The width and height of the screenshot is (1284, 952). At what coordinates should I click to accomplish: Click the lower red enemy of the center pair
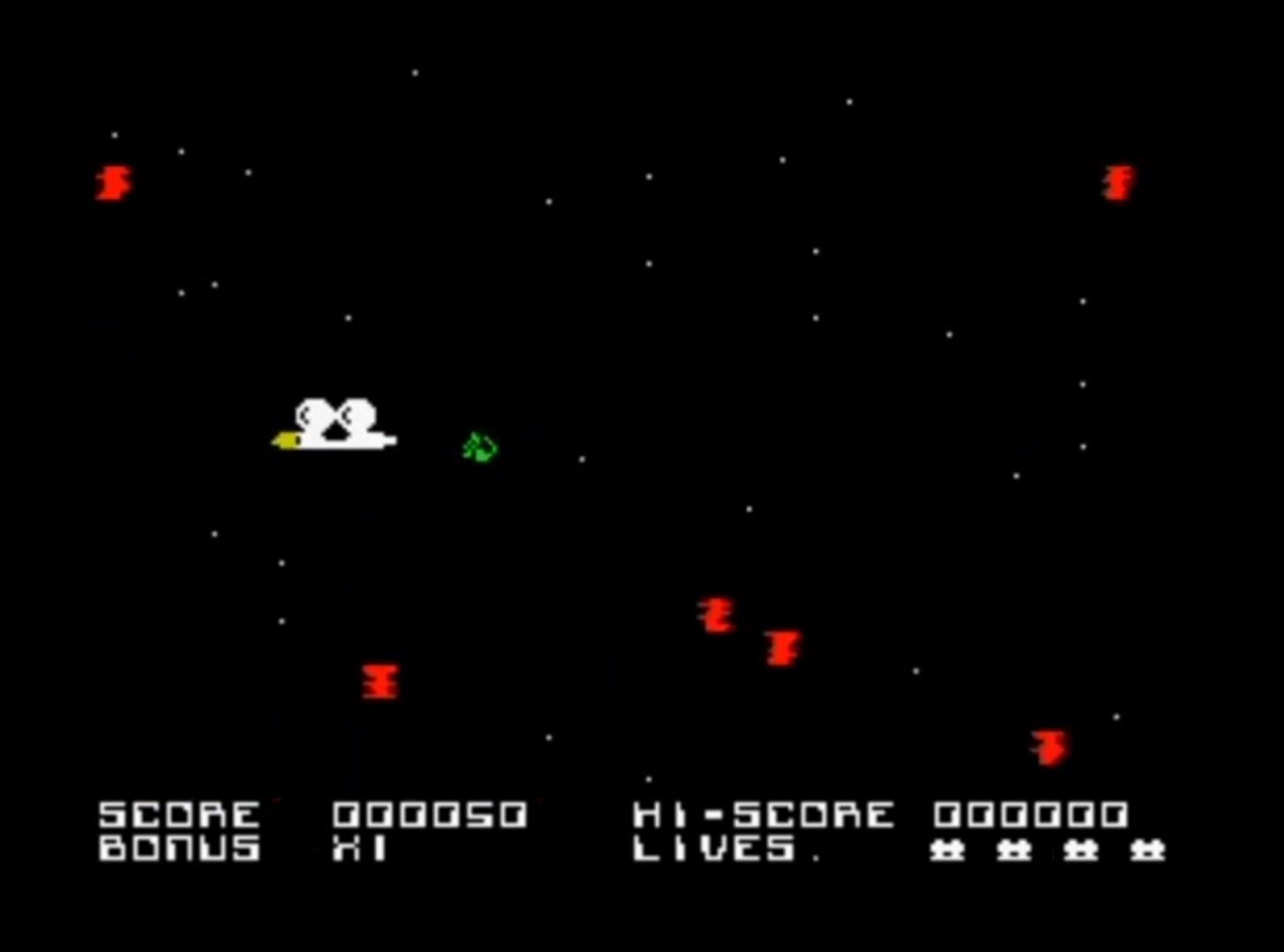point(781,649)
